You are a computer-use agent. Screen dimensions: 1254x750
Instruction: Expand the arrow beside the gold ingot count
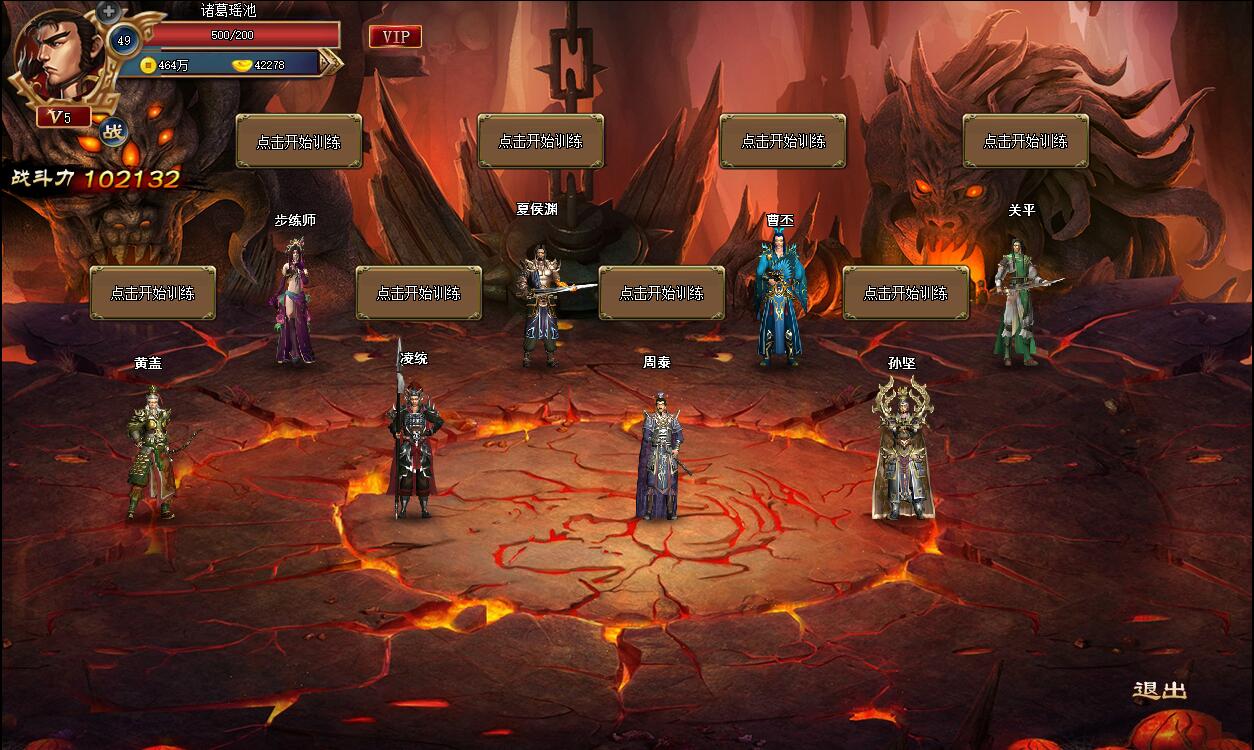(331, 63)
